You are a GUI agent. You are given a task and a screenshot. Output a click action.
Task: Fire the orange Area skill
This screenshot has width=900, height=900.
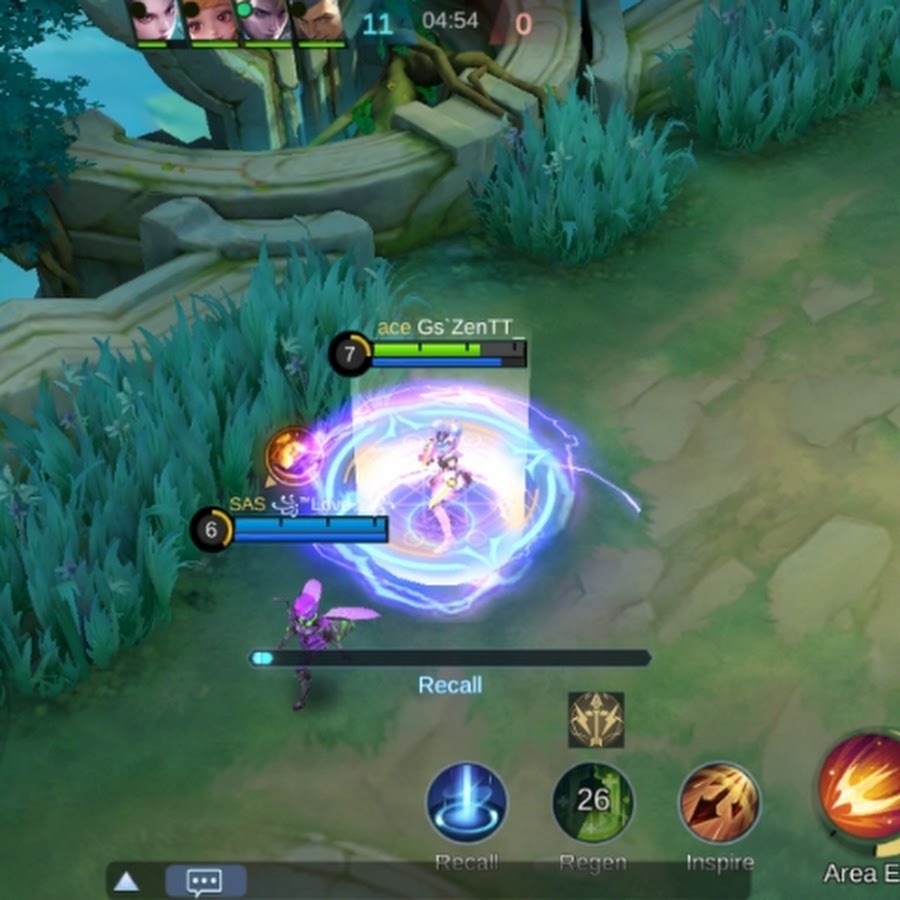(862, 786)
